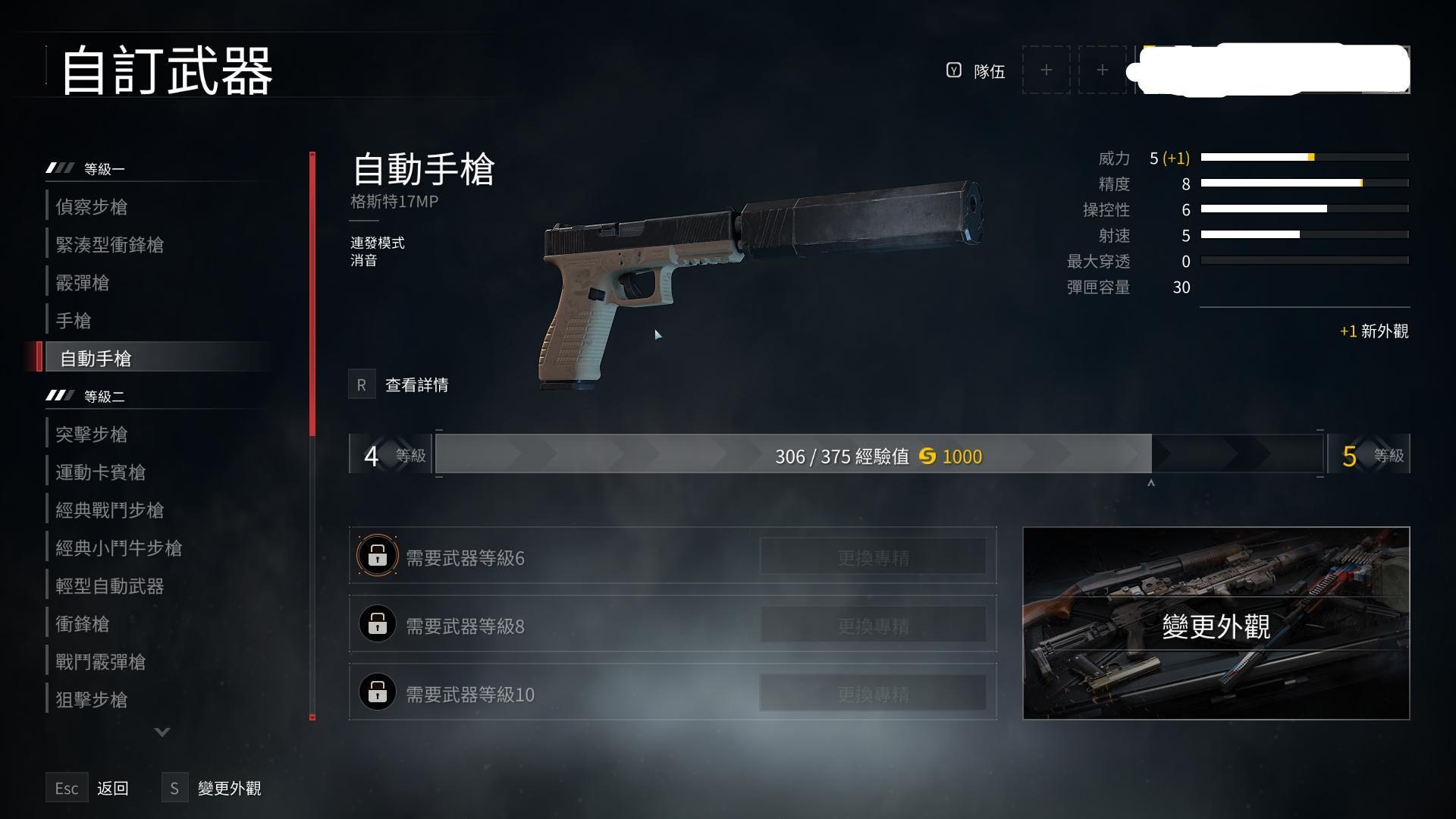1456x819 pixels.
Task: Click the small arrow below the XP bar
Action: [1151, 482]
